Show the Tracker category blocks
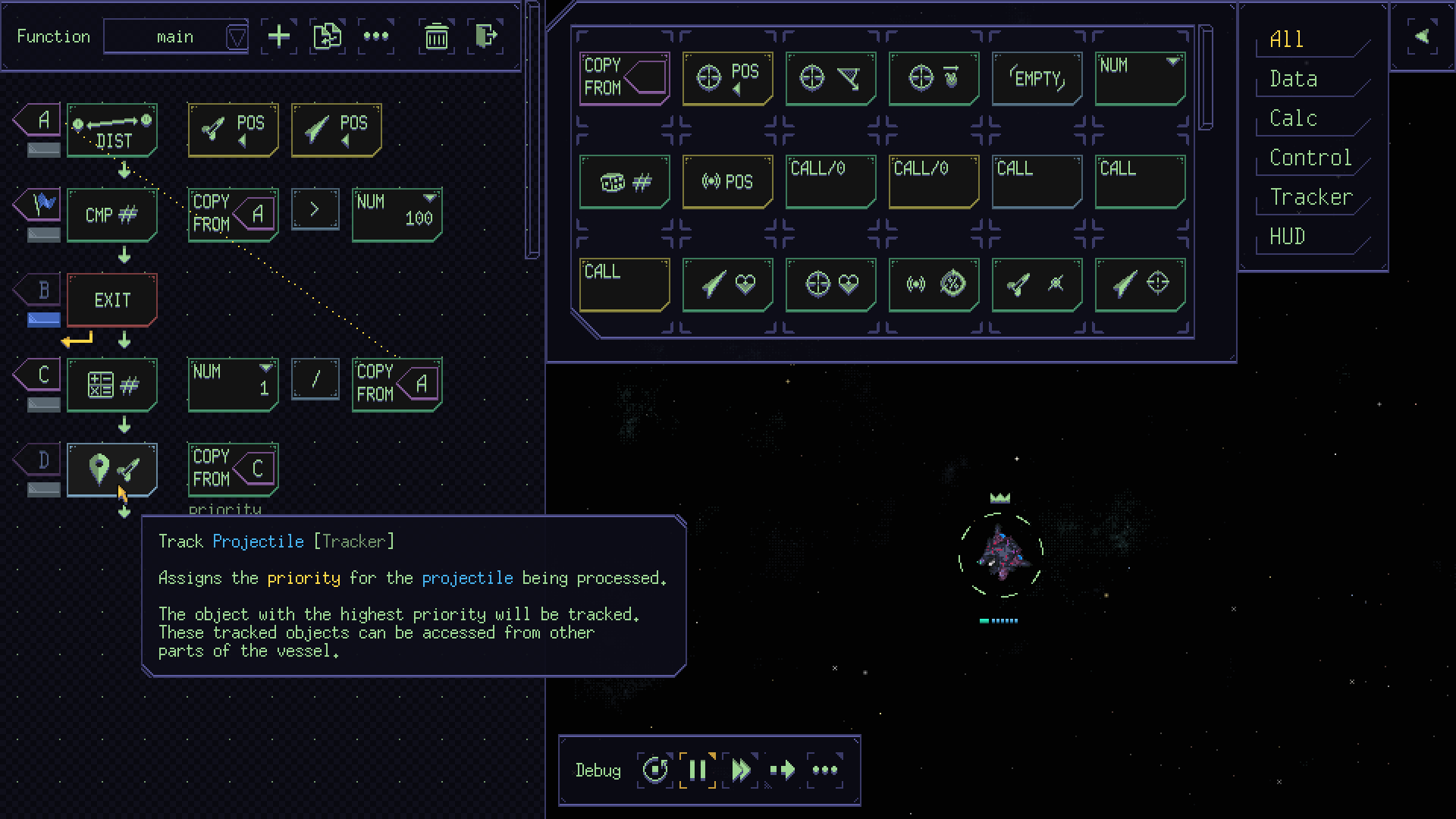The width and height of the screenshot is (1456, 819). tap(1311, 197)
